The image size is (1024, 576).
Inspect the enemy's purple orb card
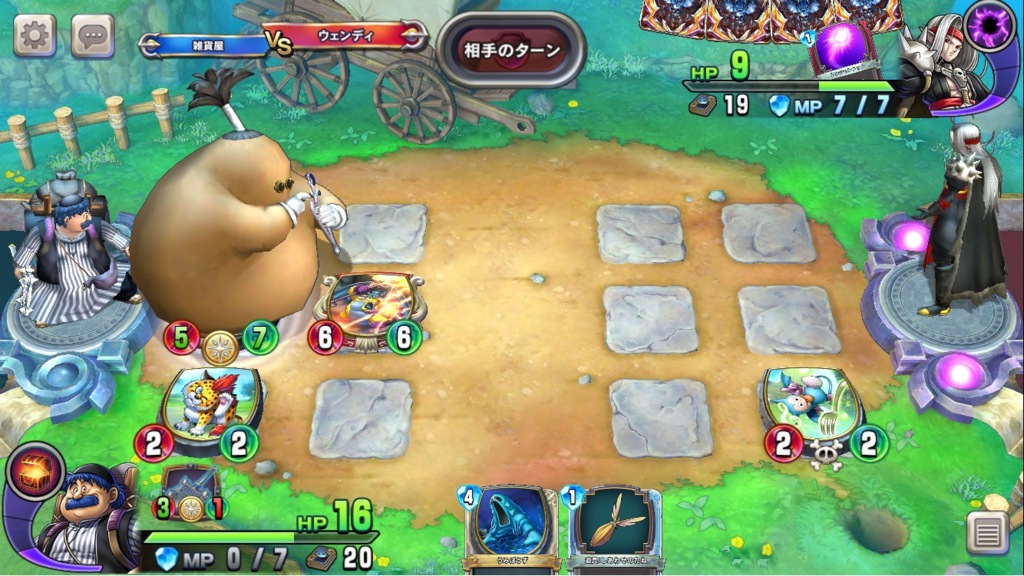pos(843,50)
